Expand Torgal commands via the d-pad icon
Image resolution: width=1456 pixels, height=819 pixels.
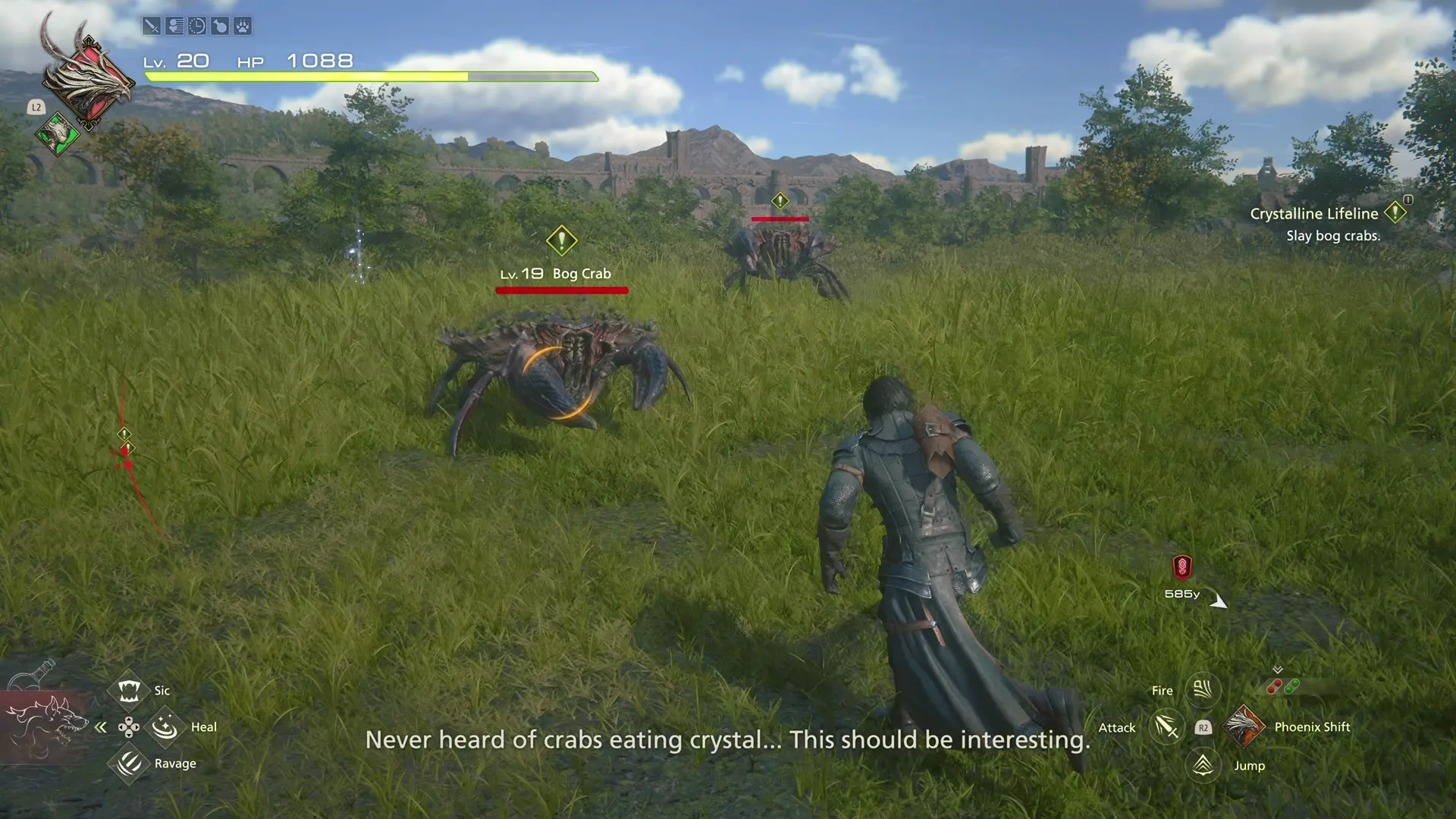[128, 726]
